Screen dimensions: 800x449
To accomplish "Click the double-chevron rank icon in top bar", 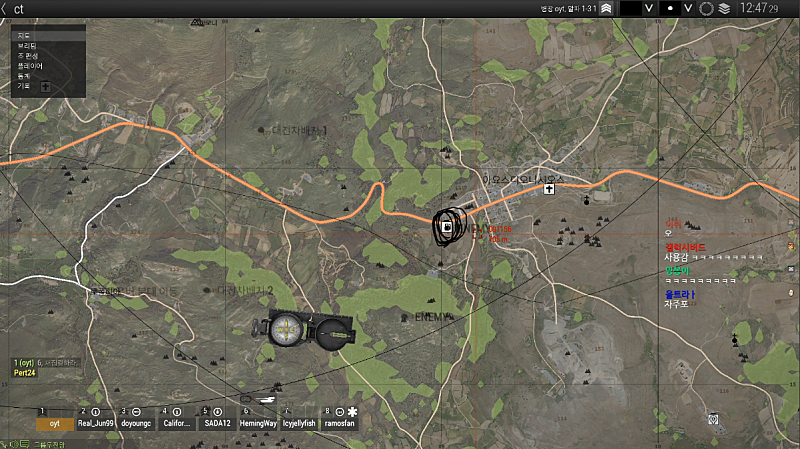I will 606,8.
